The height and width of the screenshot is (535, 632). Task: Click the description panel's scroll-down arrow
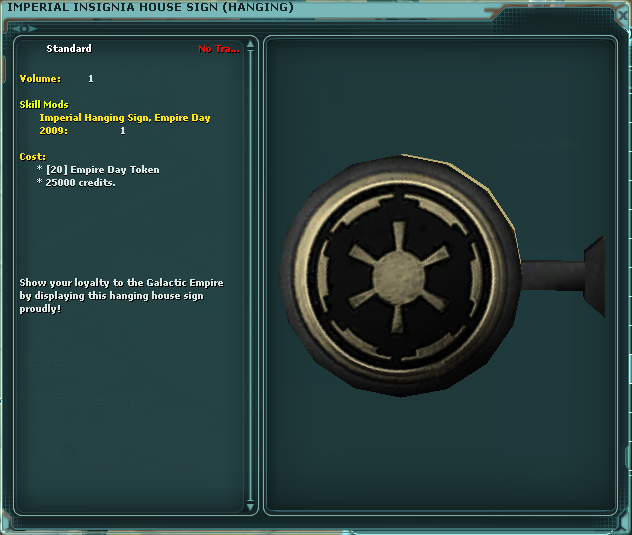click(x=251, y=506)
